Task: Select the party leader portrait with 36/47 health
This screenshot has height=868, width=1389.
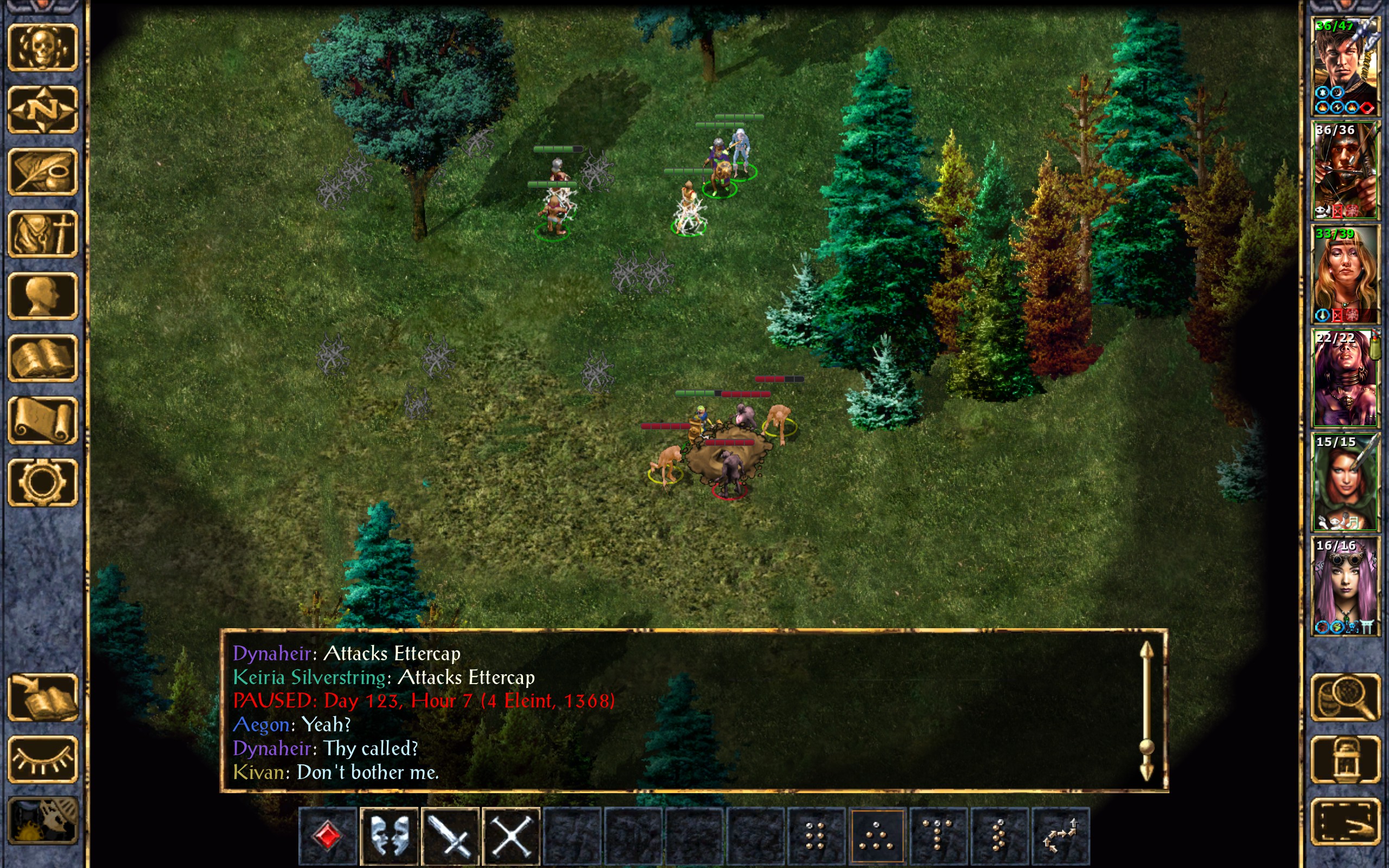Action: pyautogui.click(x=1345, y=66)
